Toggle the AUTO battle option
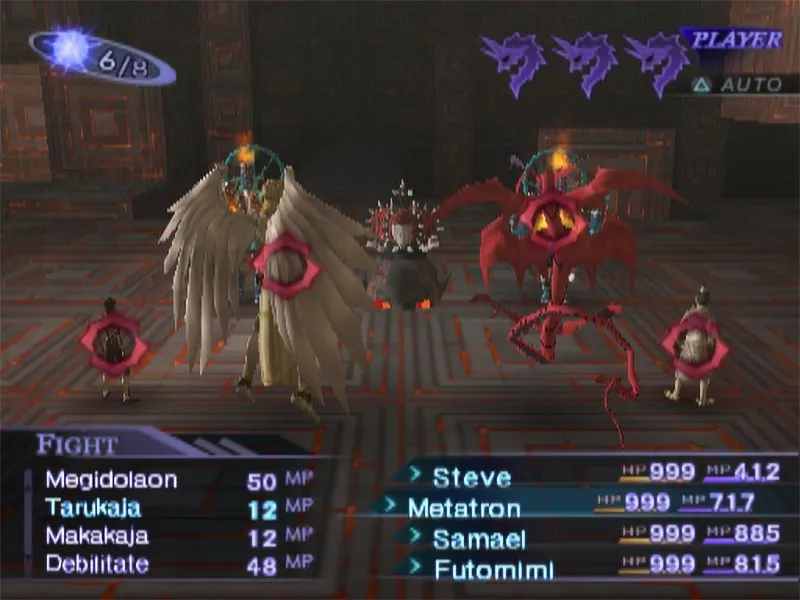The width and height of the screenshot is (800, 600). [x=739, y=85]
